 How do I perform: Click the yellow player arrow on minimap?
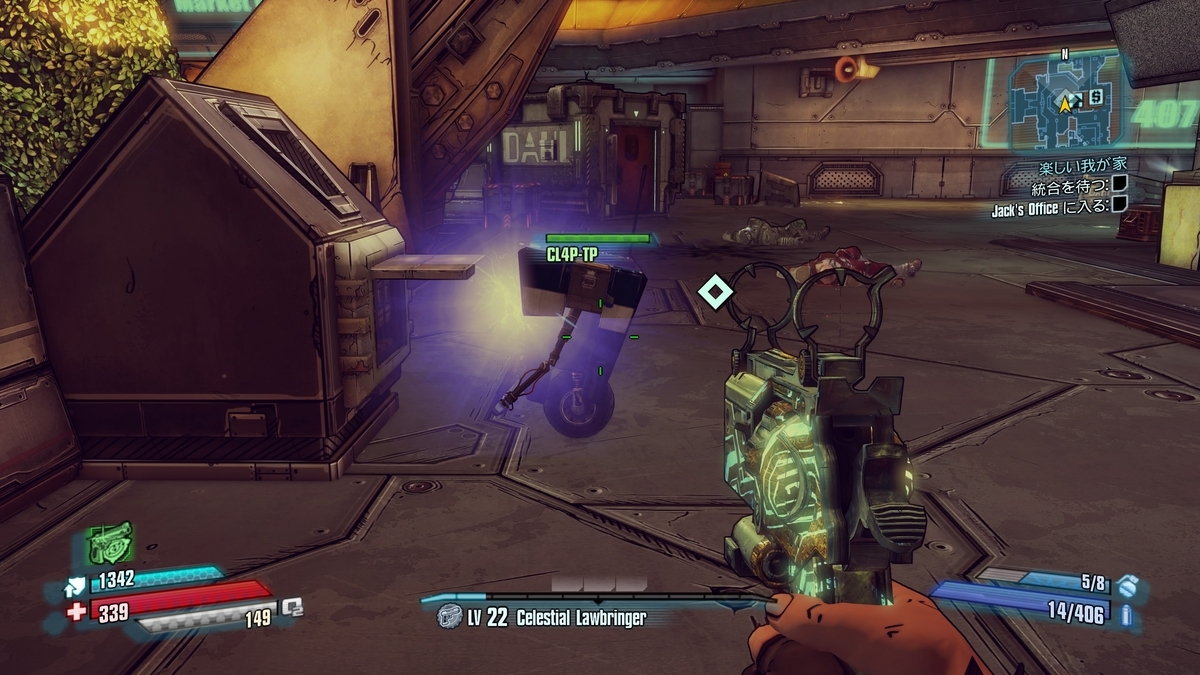tap(1066, 102)
